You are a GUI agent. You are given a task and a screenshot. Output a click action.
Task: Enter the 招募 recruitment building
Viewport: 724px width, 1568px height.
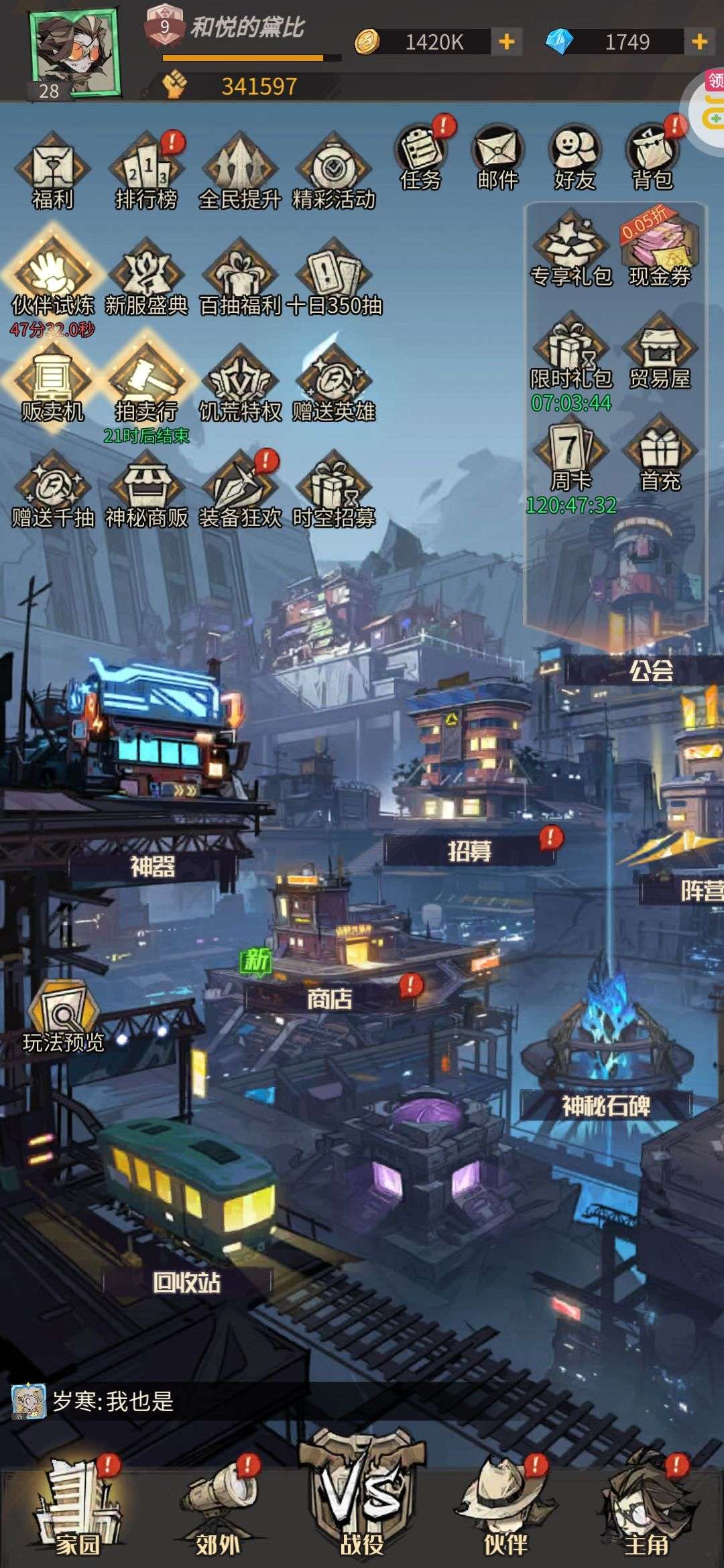click(x=469, y=851)
